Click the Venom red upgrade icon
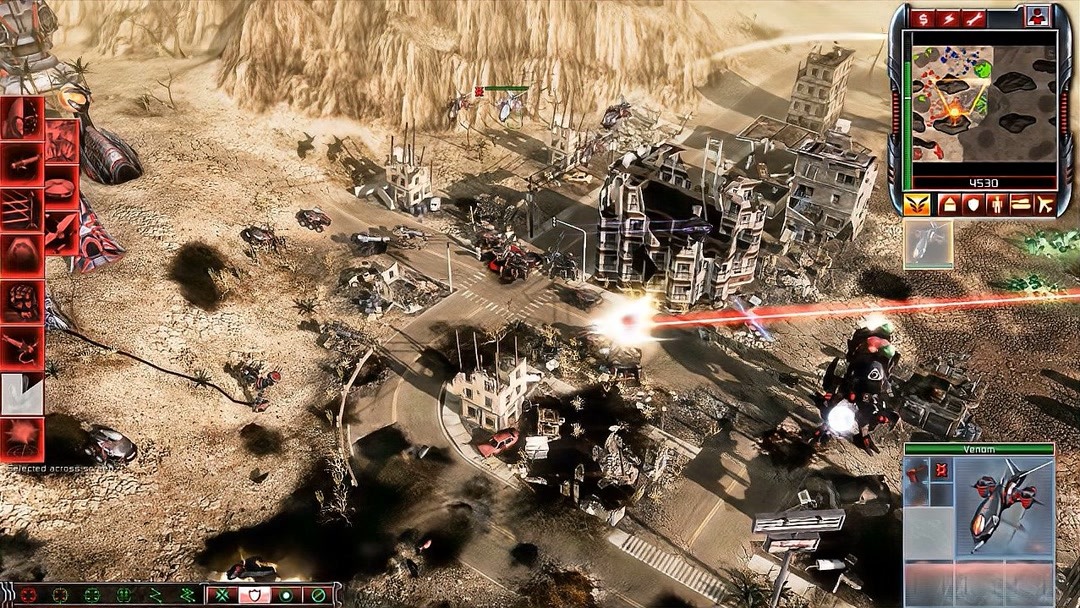The image size is (1080, 608). [x=941, y=468]
